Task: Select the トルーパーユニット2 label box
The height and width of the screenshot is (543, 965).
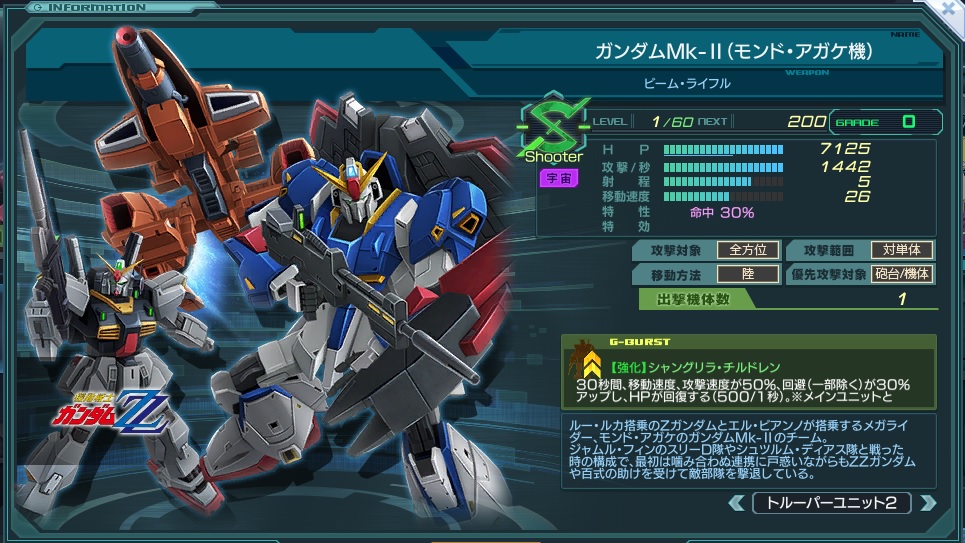Action: [x=831, y=503]
